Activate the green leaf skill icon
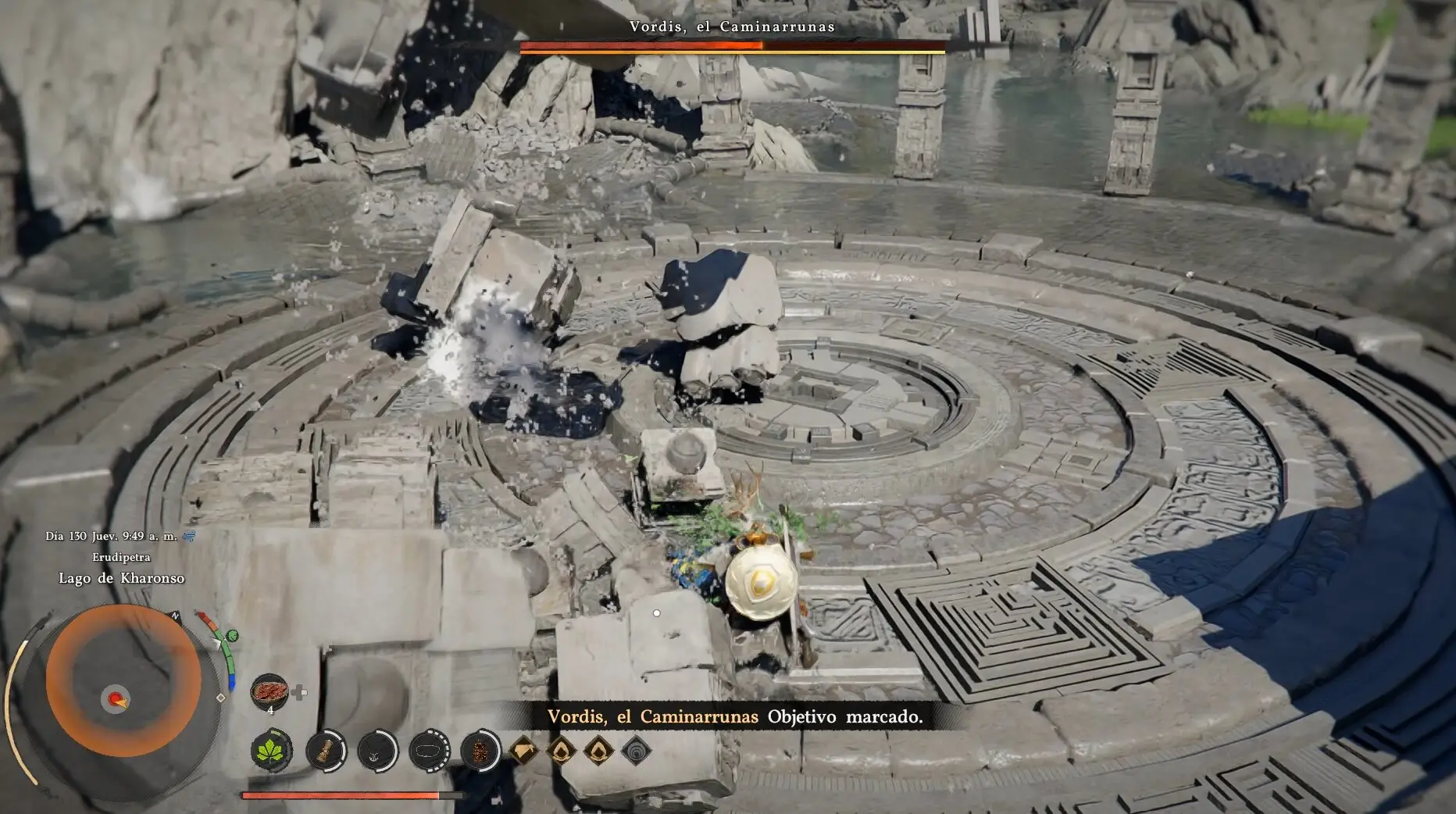 (272, 751)
